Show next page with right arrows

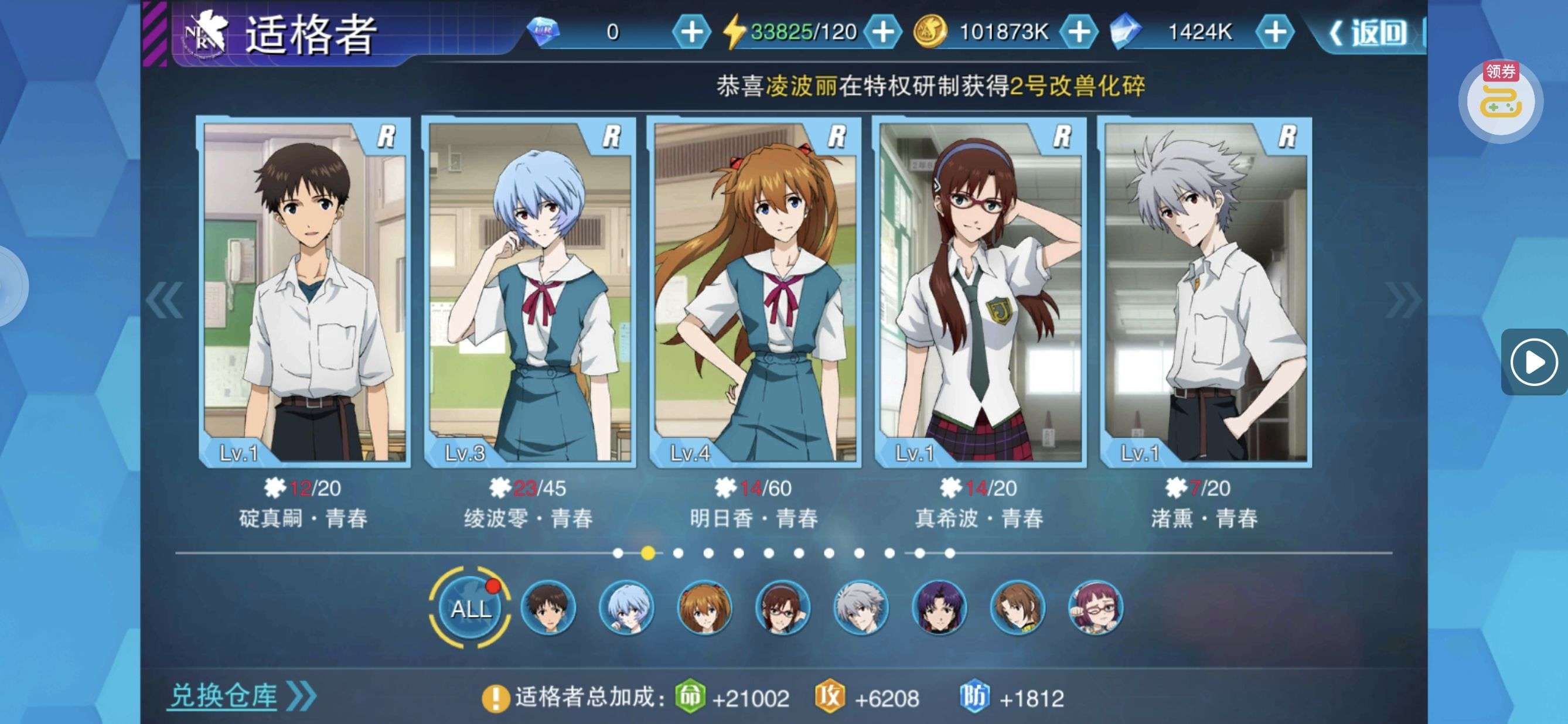[1403, 300]
